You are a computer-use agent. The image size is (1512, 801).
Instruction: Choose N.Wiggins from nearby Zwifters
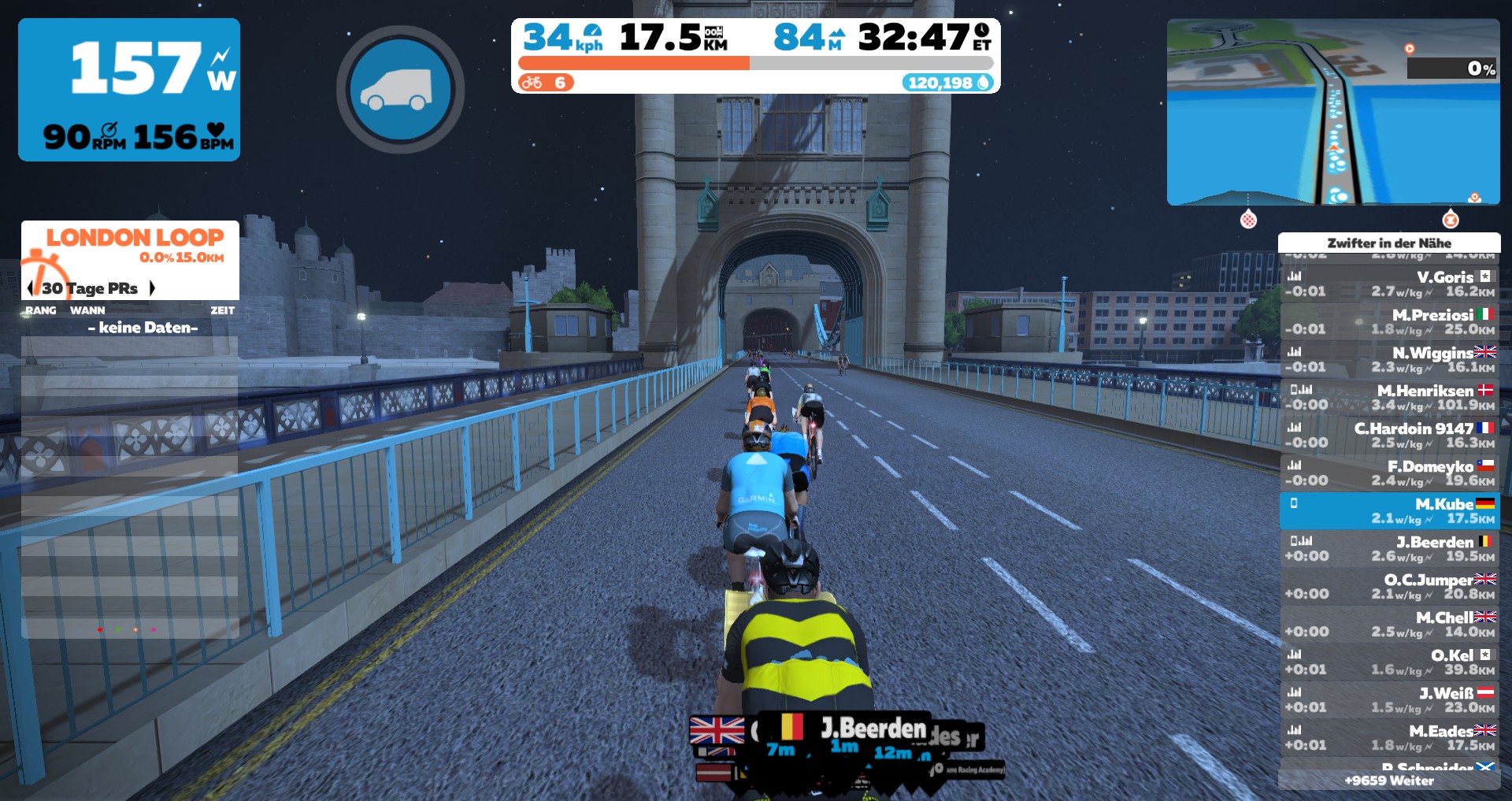pos(1389,360)
